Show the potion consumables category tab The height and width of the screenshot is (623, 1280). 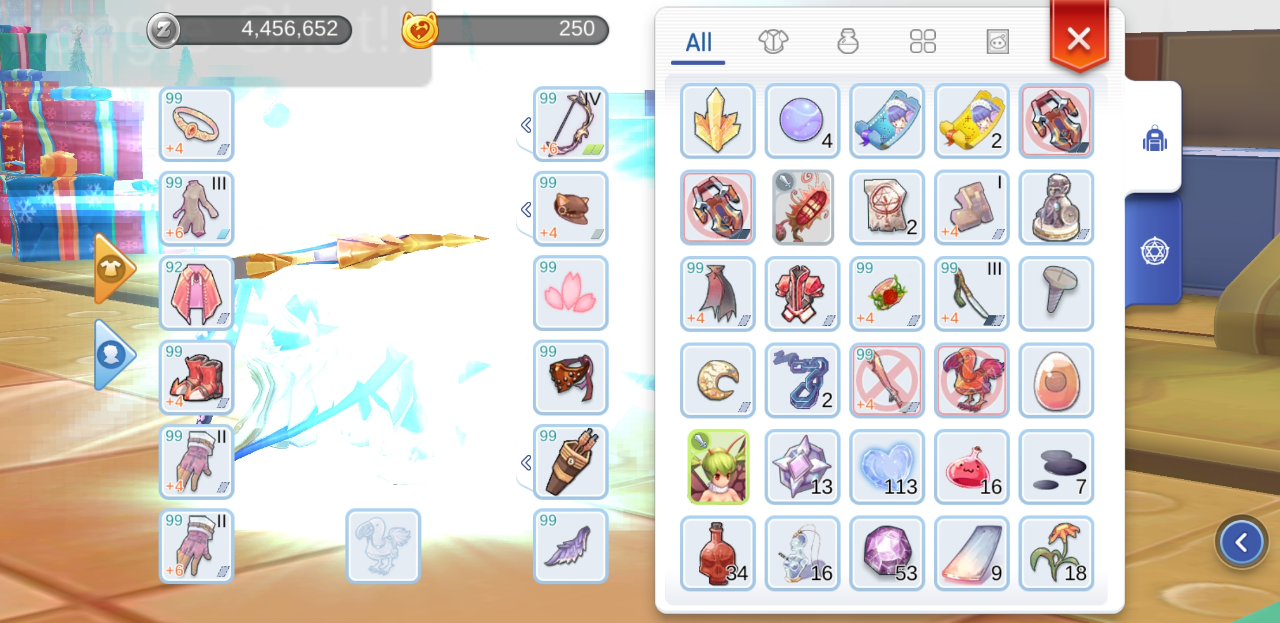(x=848, y=41)
